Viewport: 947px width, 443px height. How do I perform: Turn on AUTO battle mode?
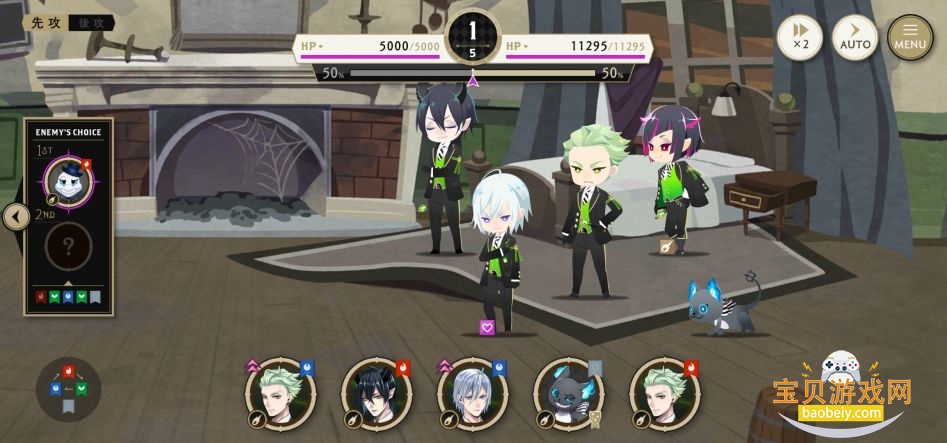tap(855, 37)
